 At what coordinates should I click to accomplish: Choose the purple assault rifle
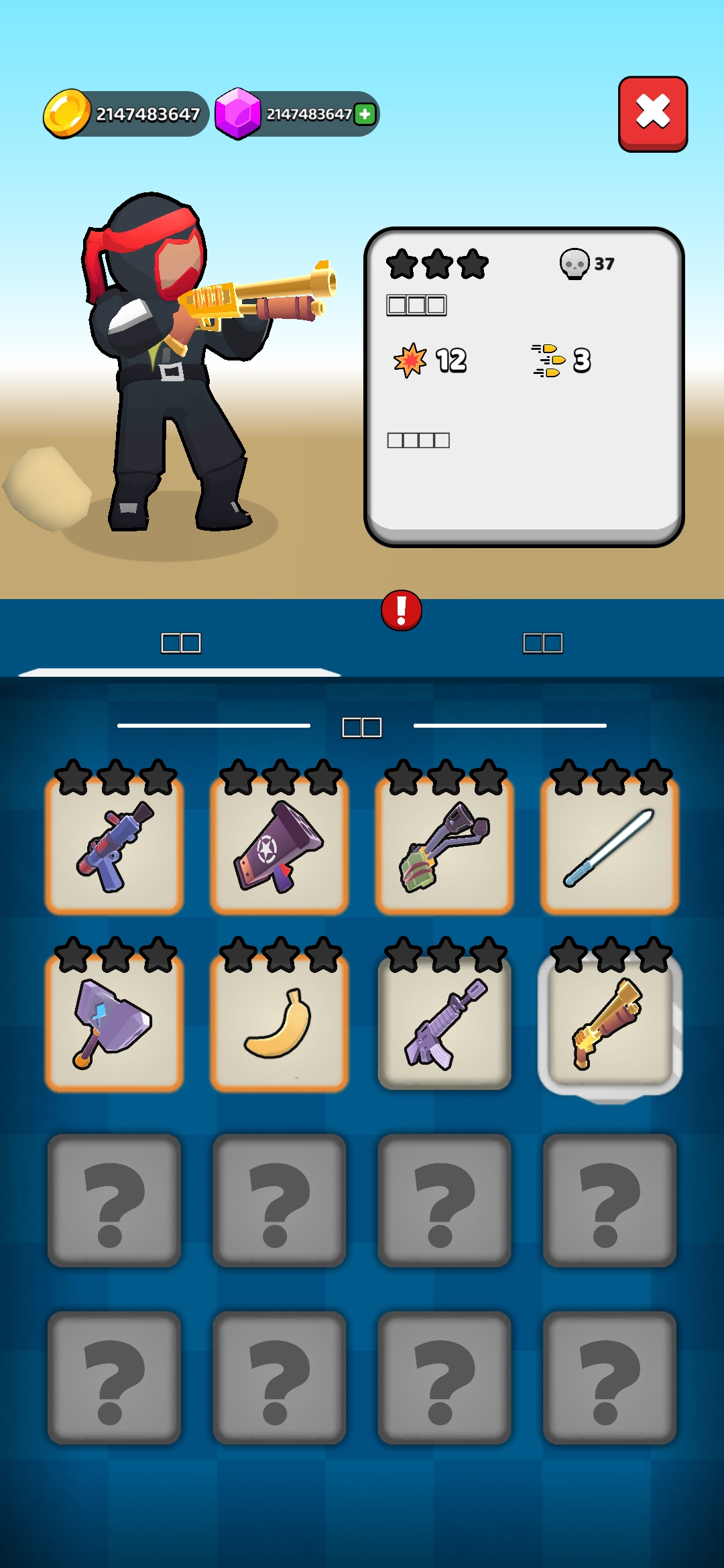[x=444, y=1023]
